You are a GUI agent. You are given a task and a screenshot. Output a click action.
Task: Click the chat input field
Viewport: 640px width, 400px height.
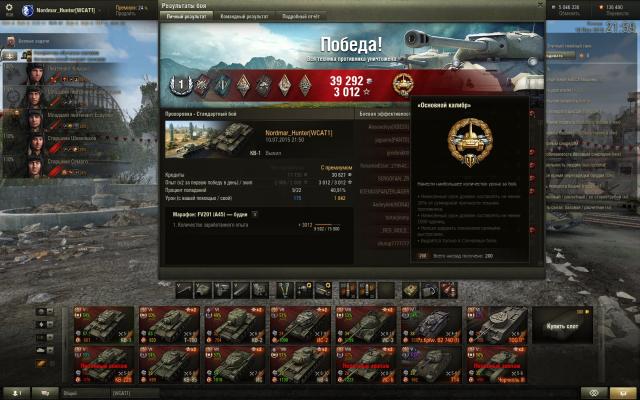coord(85,393)
